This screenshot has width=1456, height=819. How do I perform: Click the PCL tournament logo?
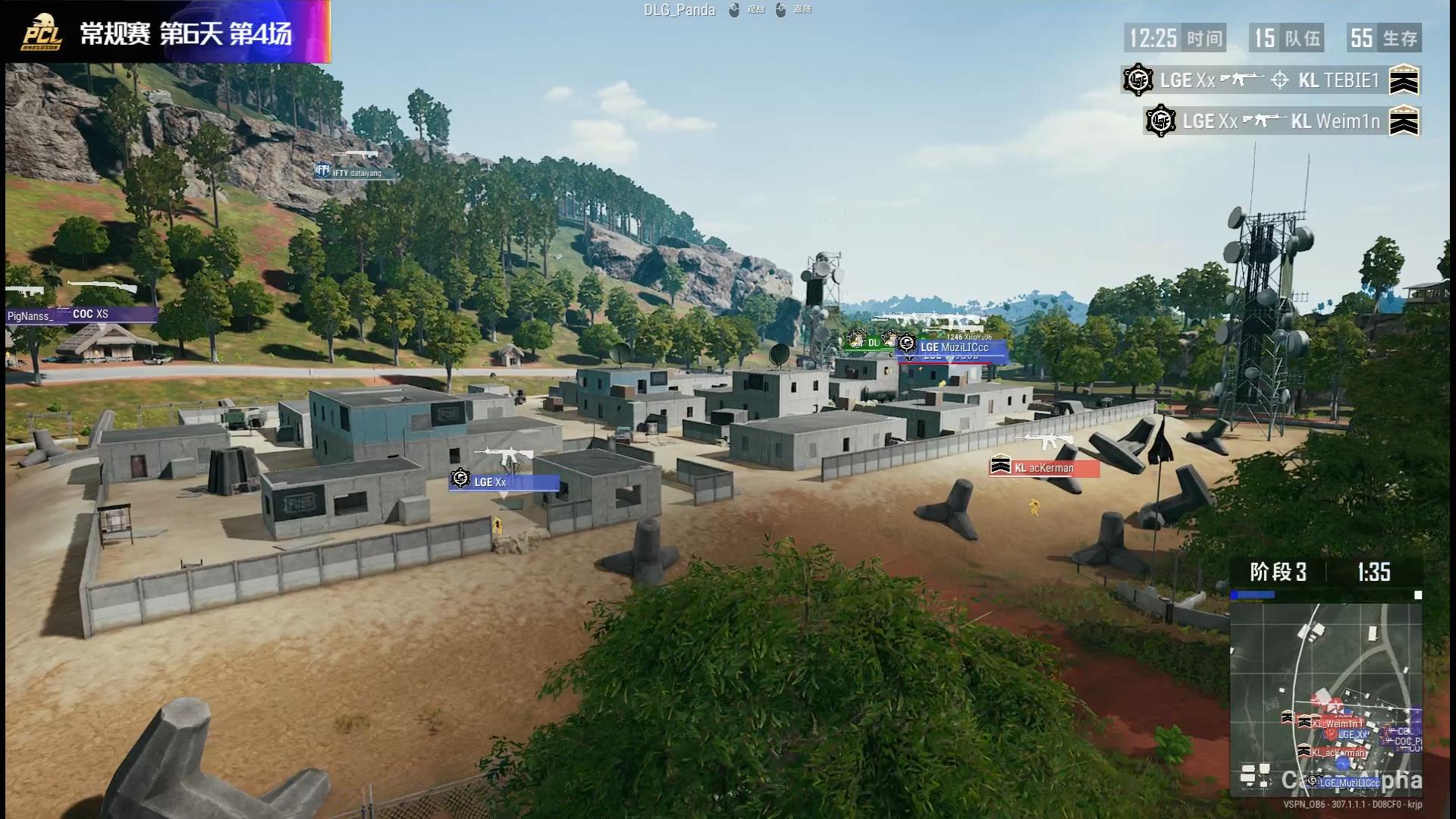point(42,33)
